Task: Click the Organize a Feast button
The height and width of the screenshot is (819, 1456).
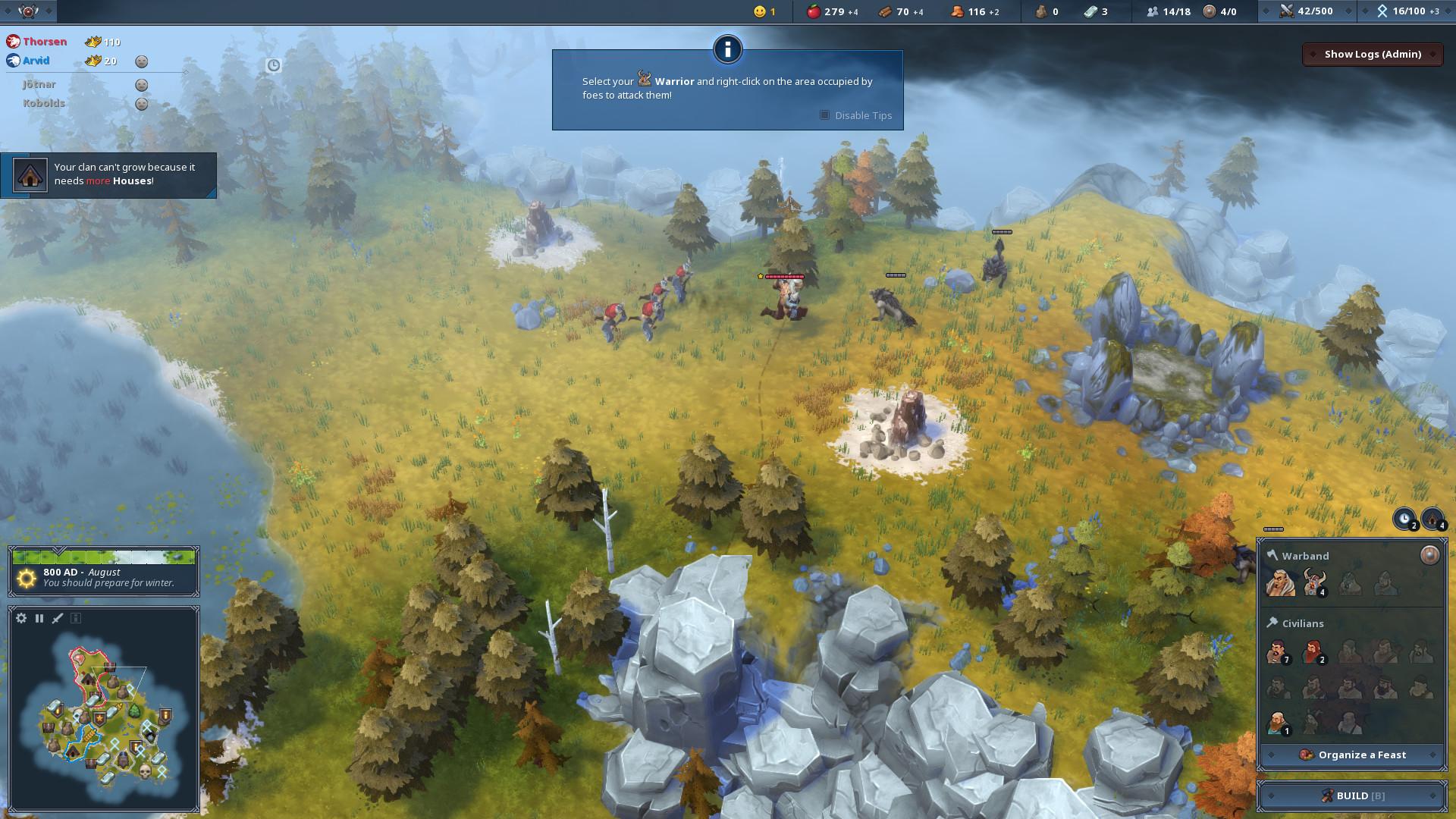Action: 1351,755
